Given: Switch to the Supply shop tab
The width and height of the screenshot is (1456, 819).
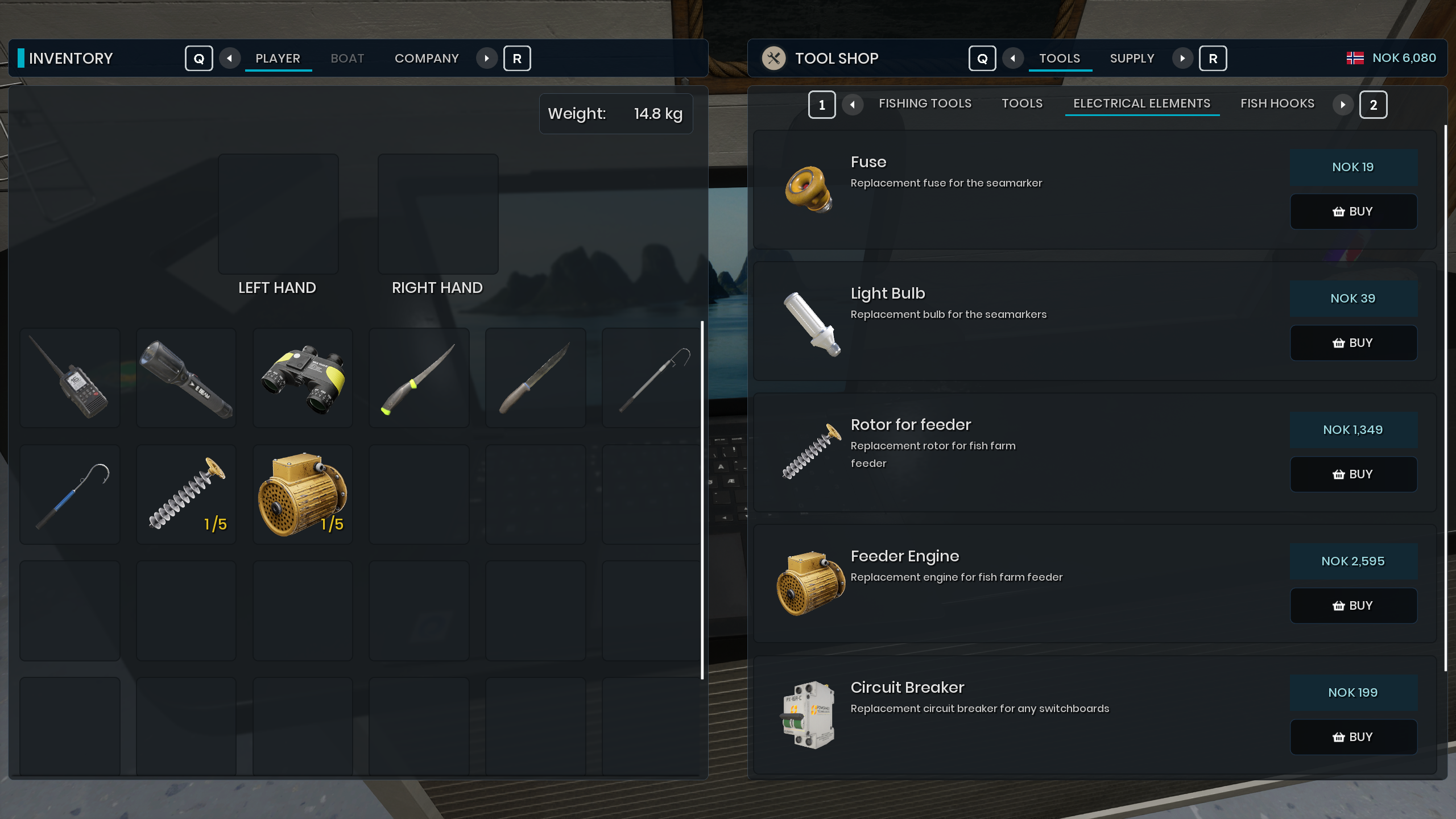Looking at the screenshot, I should 1132,59.
